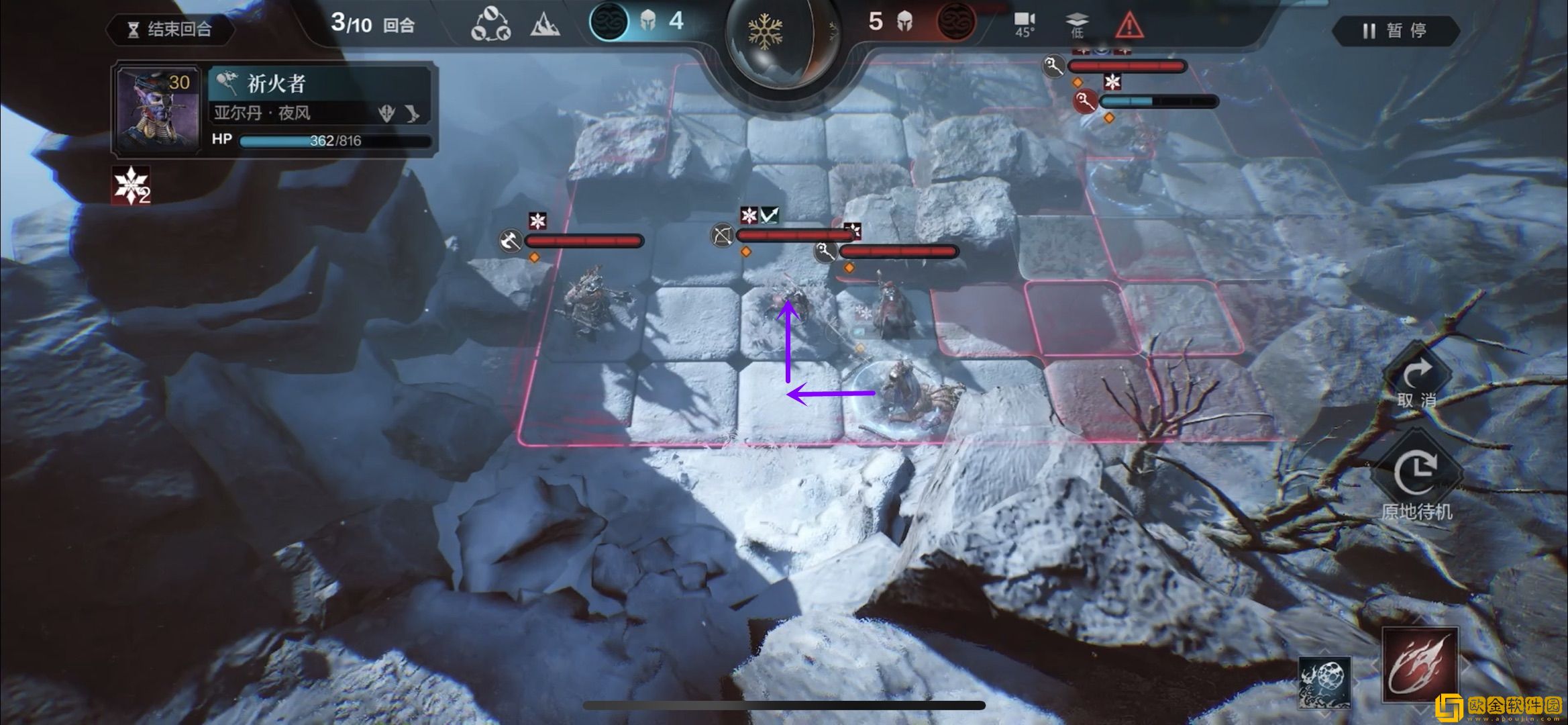Select the blue meteor skill icon
The width and height of the screenshot is (1568, 725).
coord(1324,681)
